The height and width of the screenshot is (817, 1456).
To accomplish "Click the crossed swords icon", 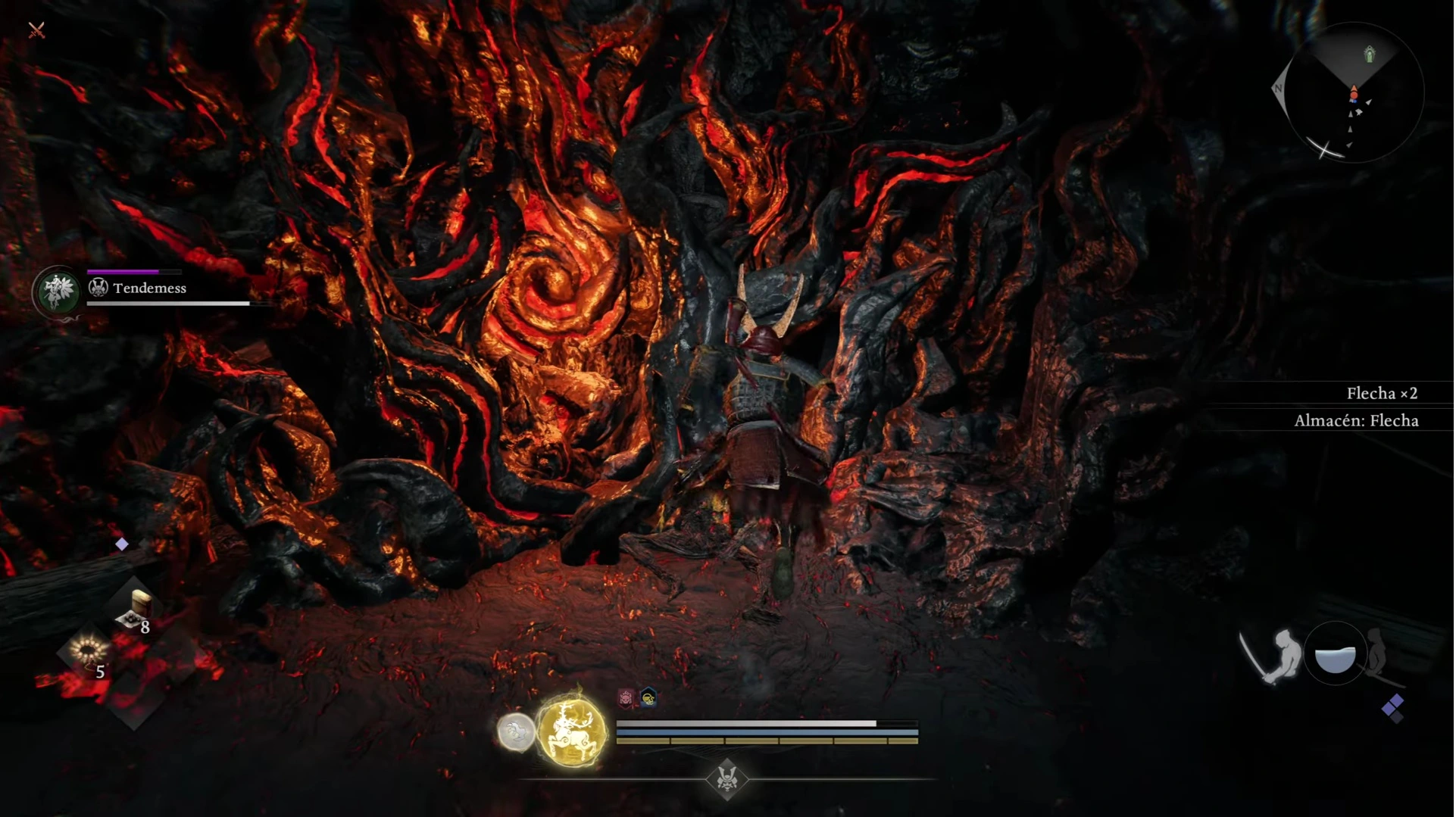I will [x=36, y=30].
